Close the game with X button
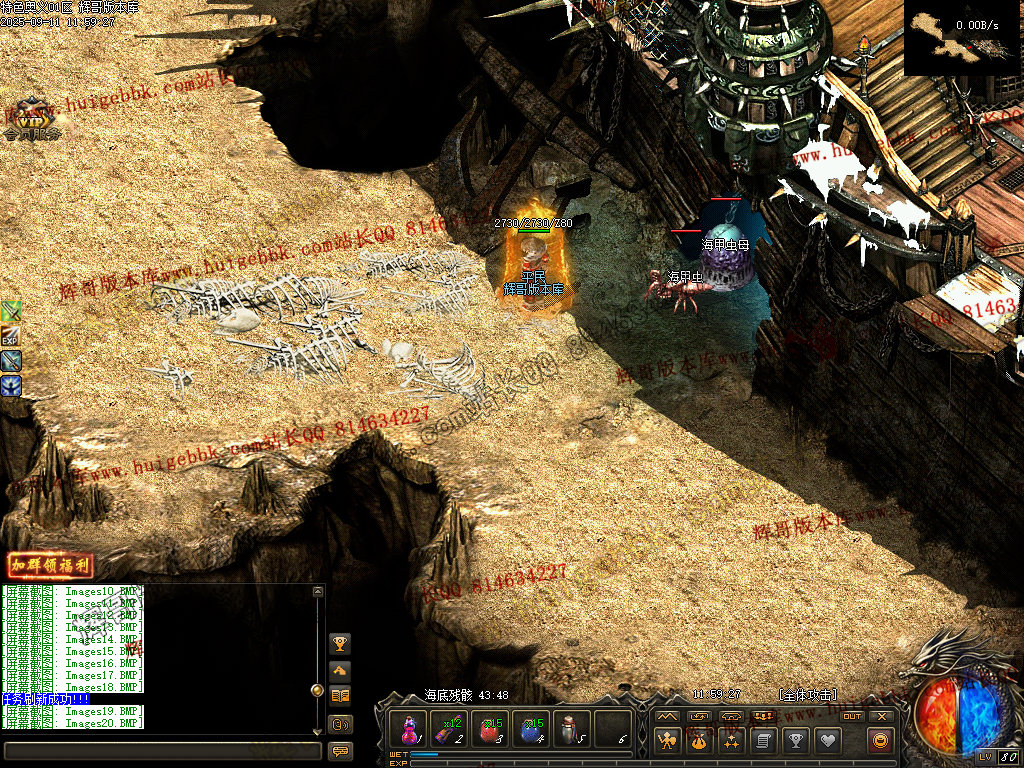Screen dimensions: 1024x768 click(x=881, y=716)
